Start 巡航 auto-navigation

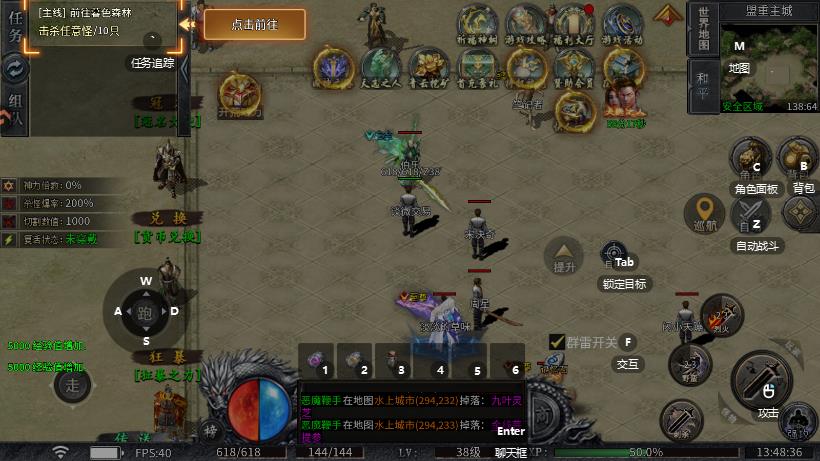click(706, 212)
